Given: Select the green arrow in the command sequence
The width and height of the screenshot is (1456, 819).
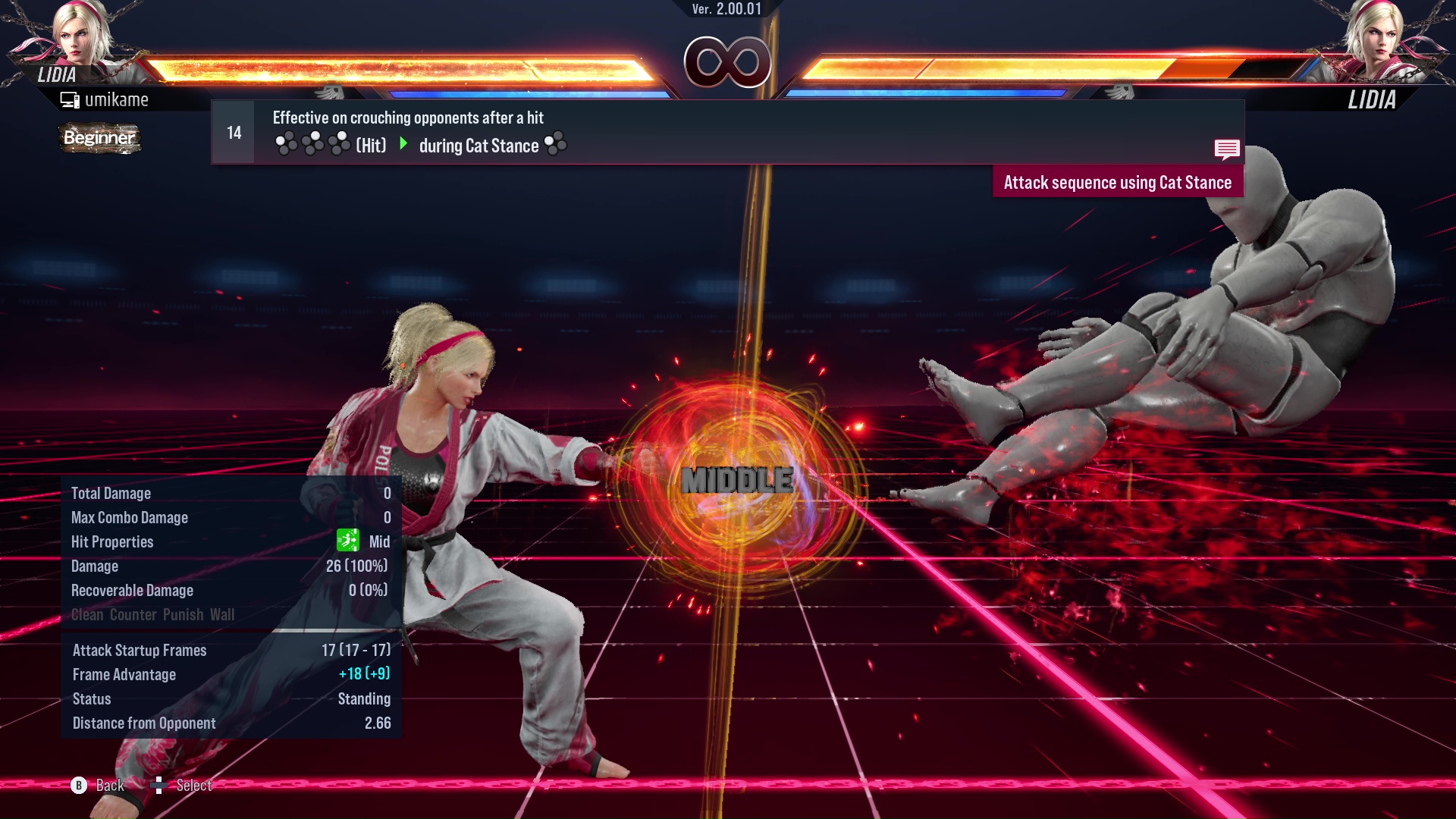Looking at the screenshot, I should click(x=403, y=145).
